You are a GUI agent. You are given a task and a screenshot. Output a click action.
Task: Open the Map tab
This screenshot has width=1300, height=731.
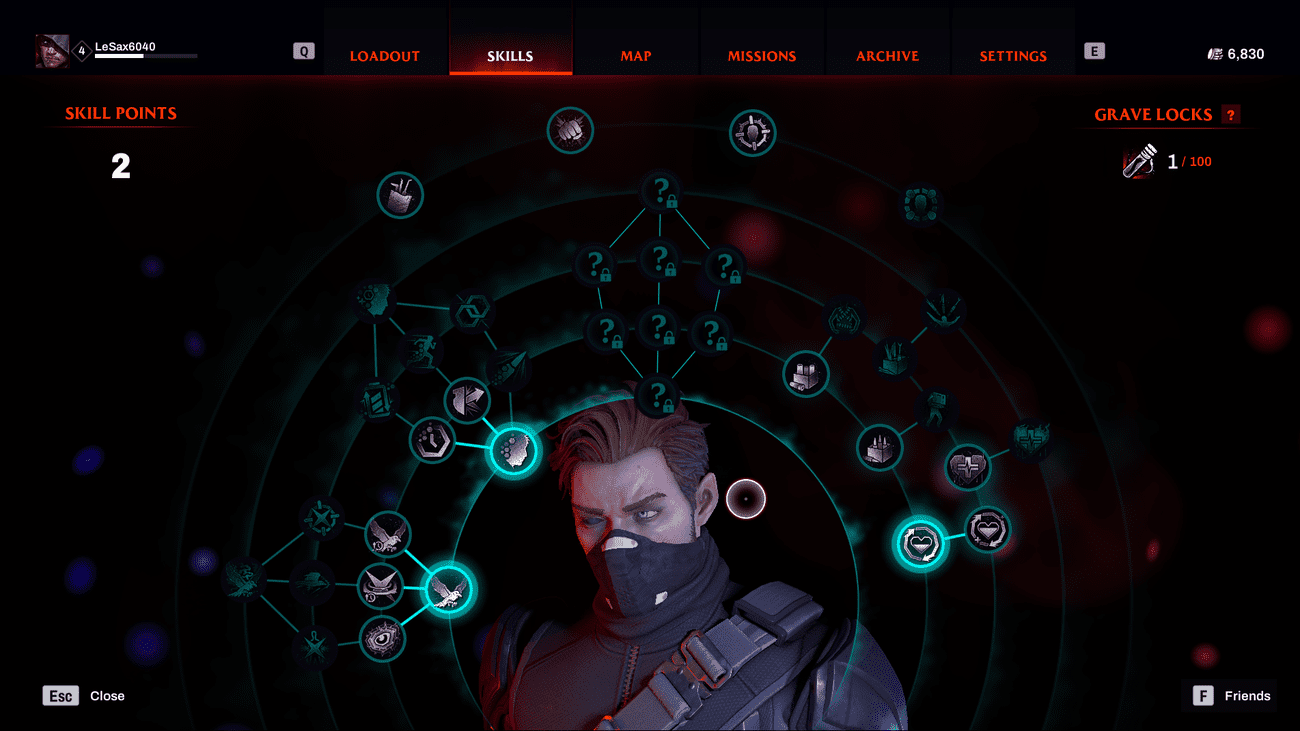pos(636,56)
